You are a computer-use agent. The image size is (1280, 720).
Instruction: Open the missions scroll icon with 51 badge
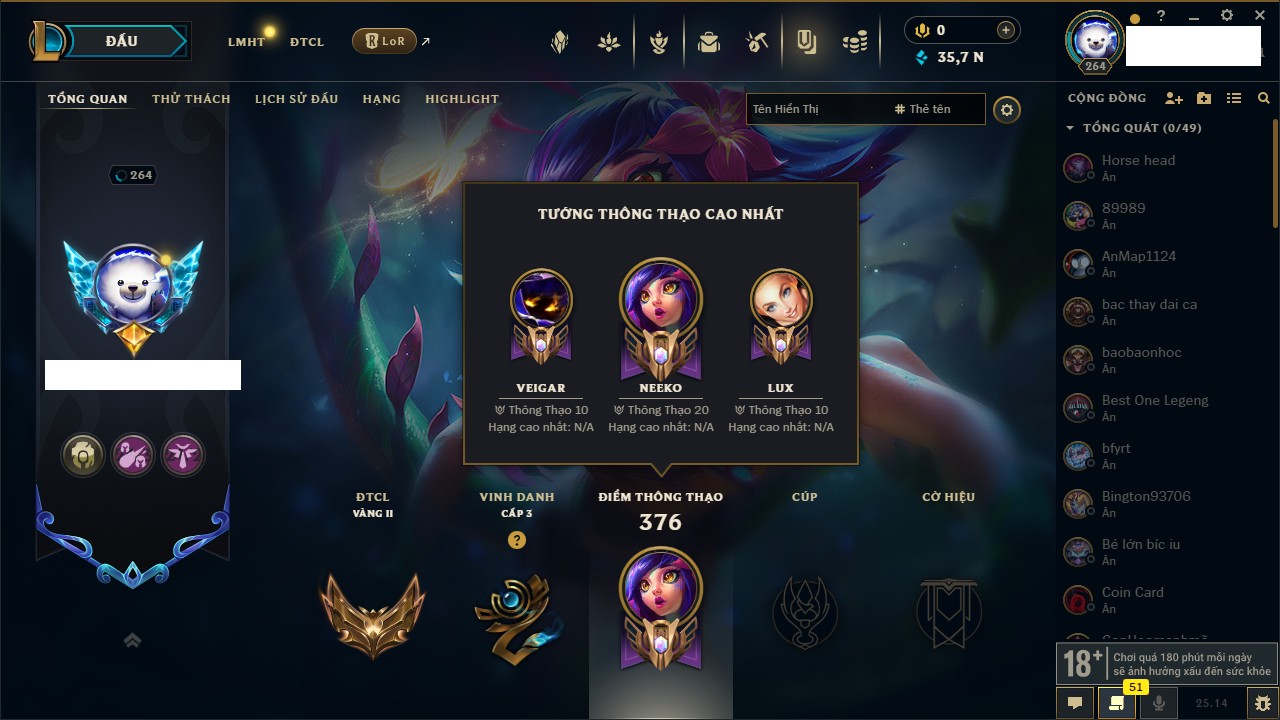(1117, 703)
